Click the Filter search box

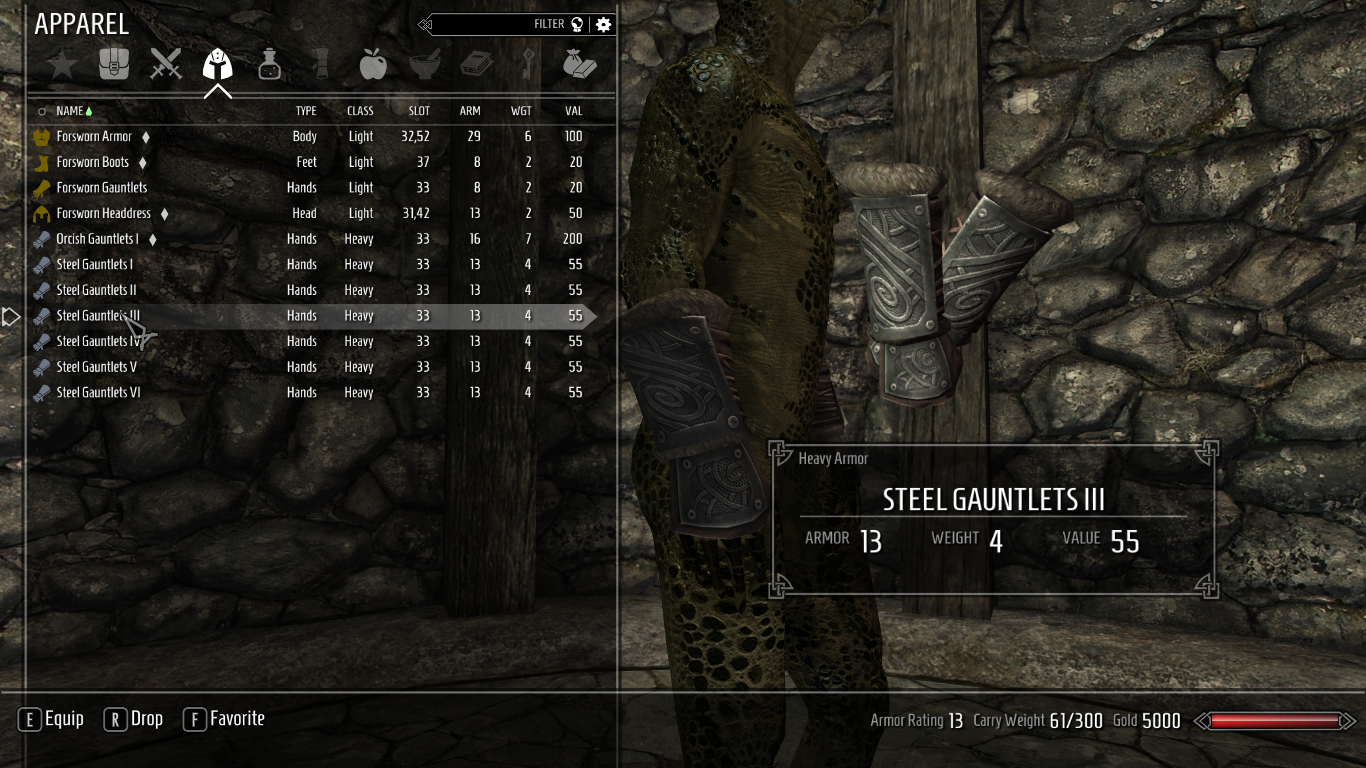500,24
